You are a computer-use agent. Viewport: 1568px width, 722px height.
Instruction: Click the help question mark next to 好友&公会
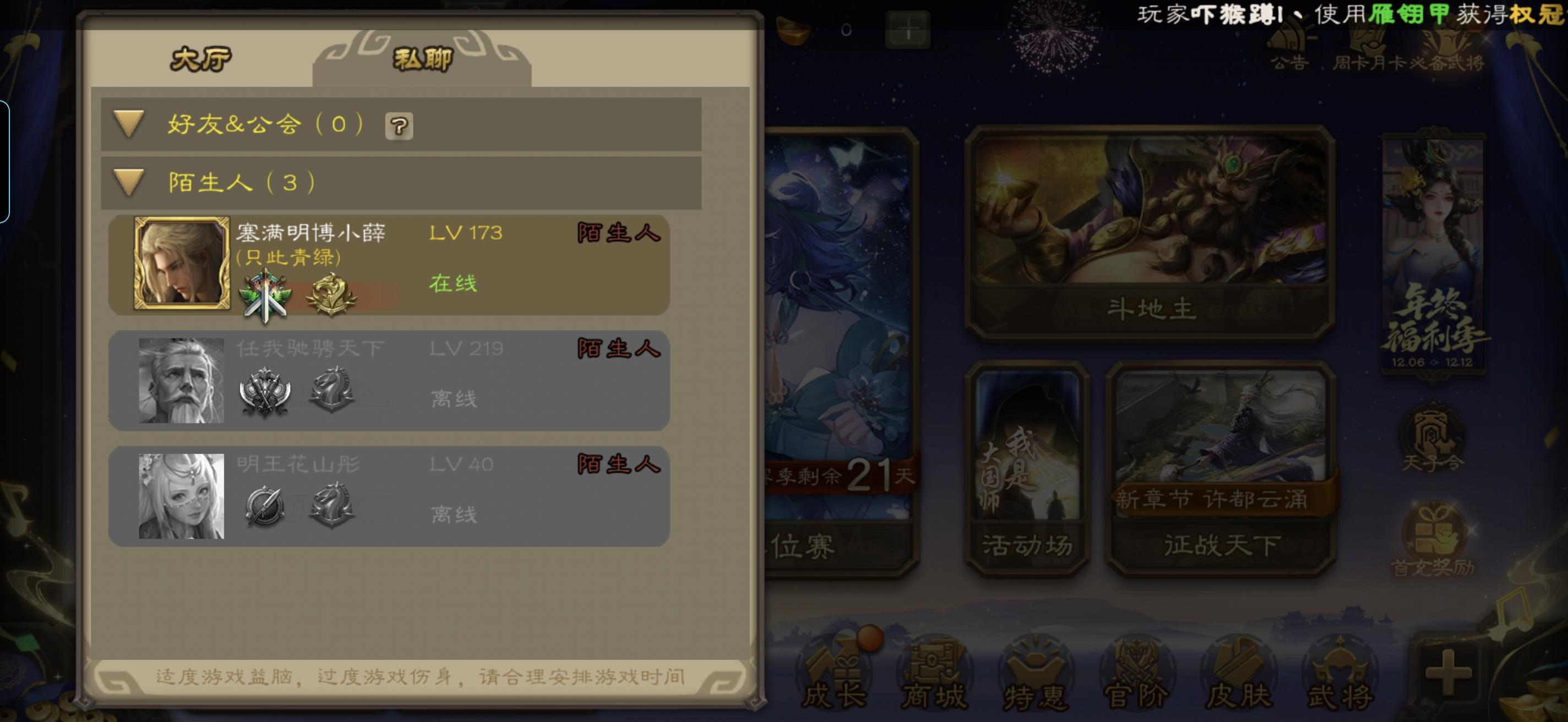pos(399,126)
